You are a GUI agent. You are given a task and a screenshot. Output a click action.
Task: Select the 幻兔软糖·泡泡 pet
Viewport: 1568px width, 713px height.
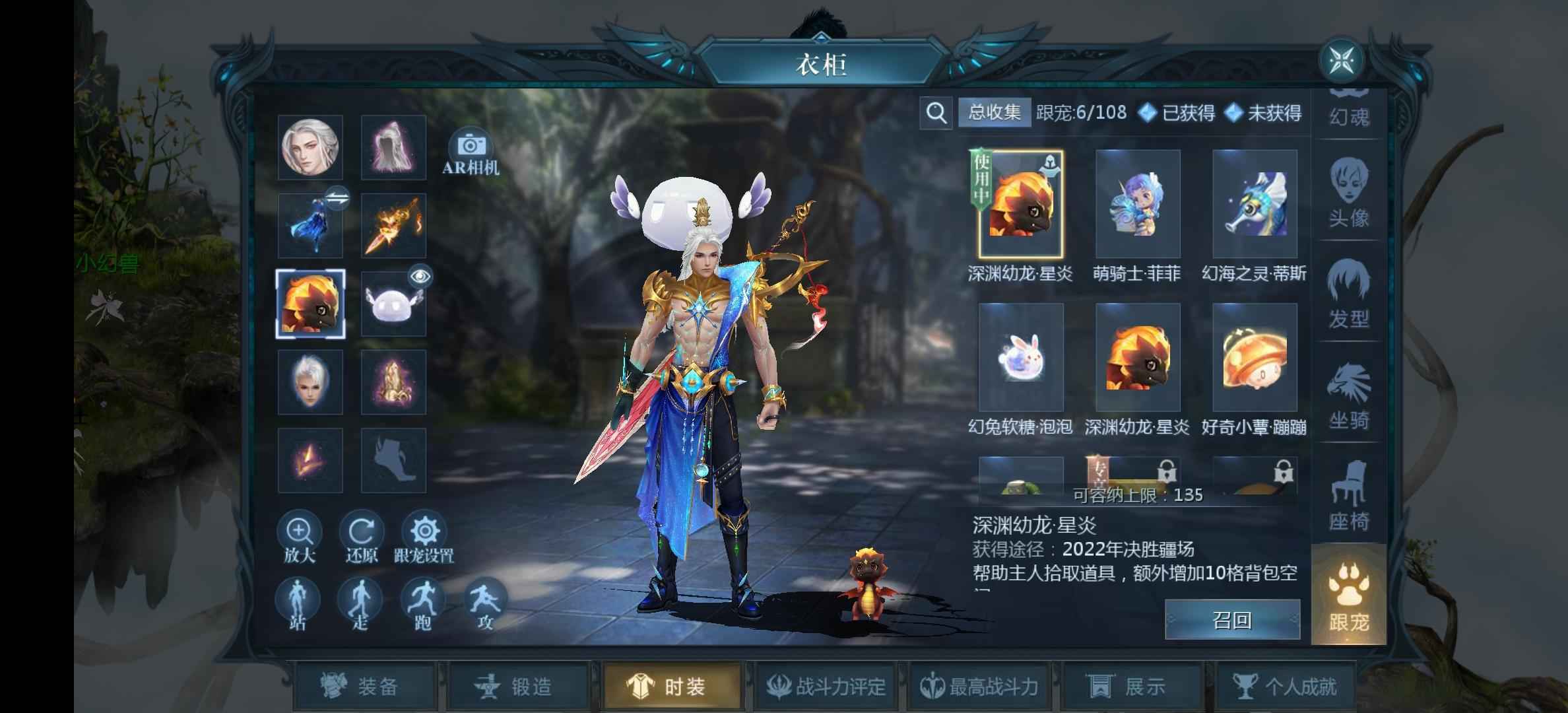[1020, 358]
